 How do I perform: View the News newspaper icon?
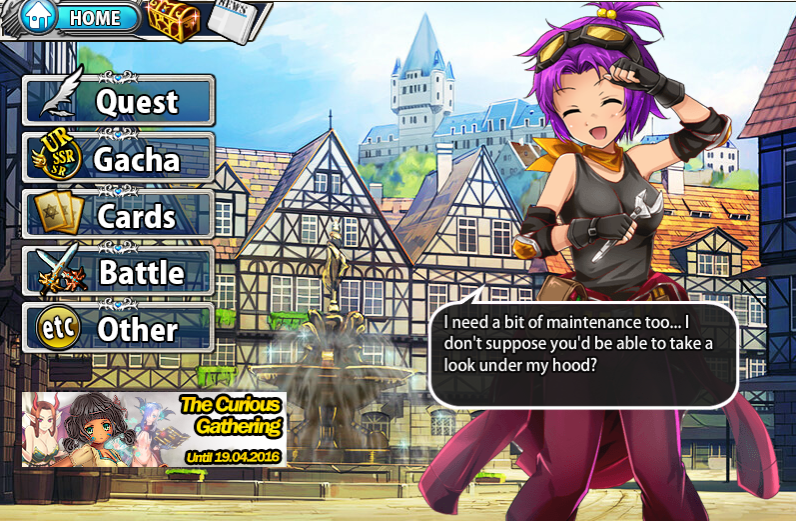tap(235, 19)
